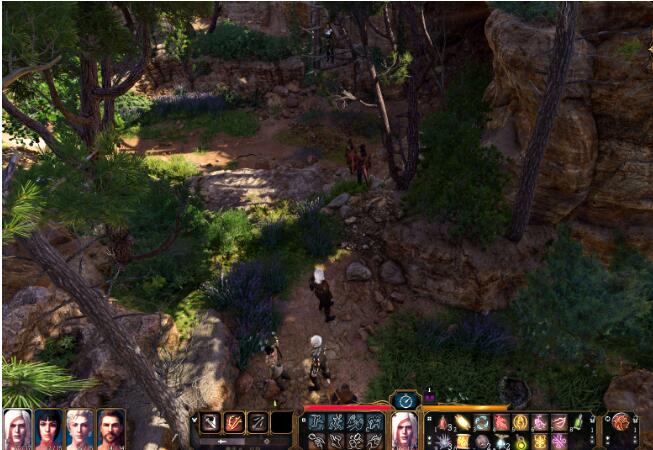653x450 pixels.
Task: Open the round orb icon at hotbar's right end
Action: coord(621,422)
